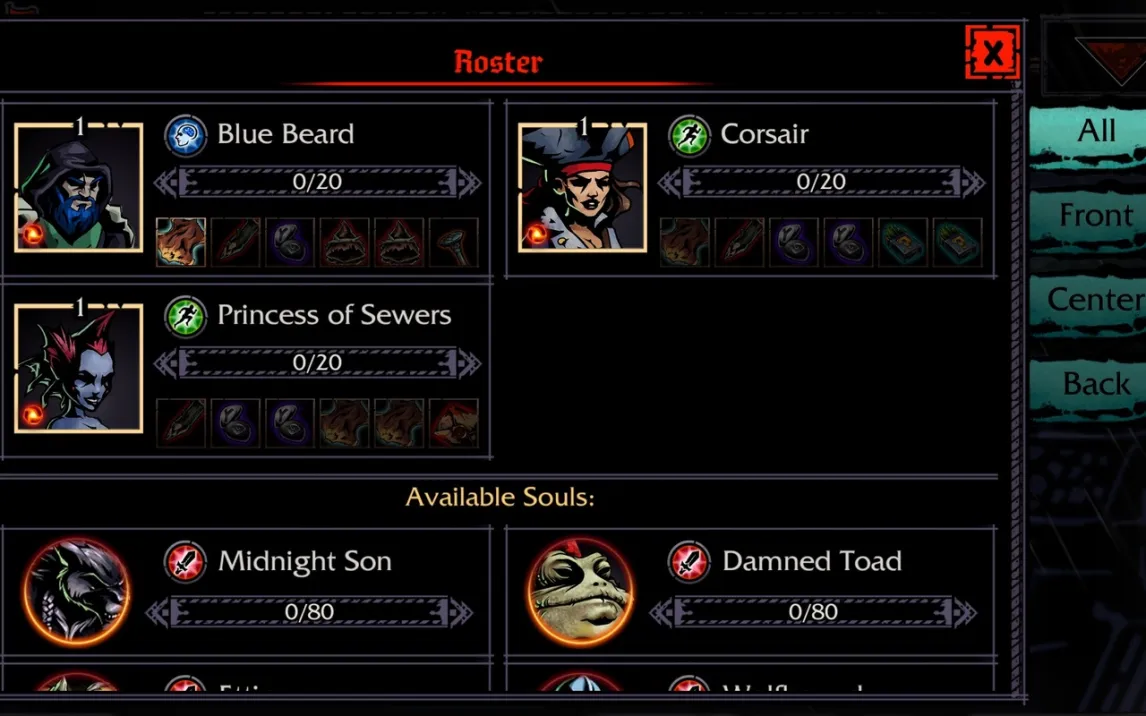This screenshot has width=1146, height=716.
Task: Filter roster by Front row
Action: coord(1095,216)
